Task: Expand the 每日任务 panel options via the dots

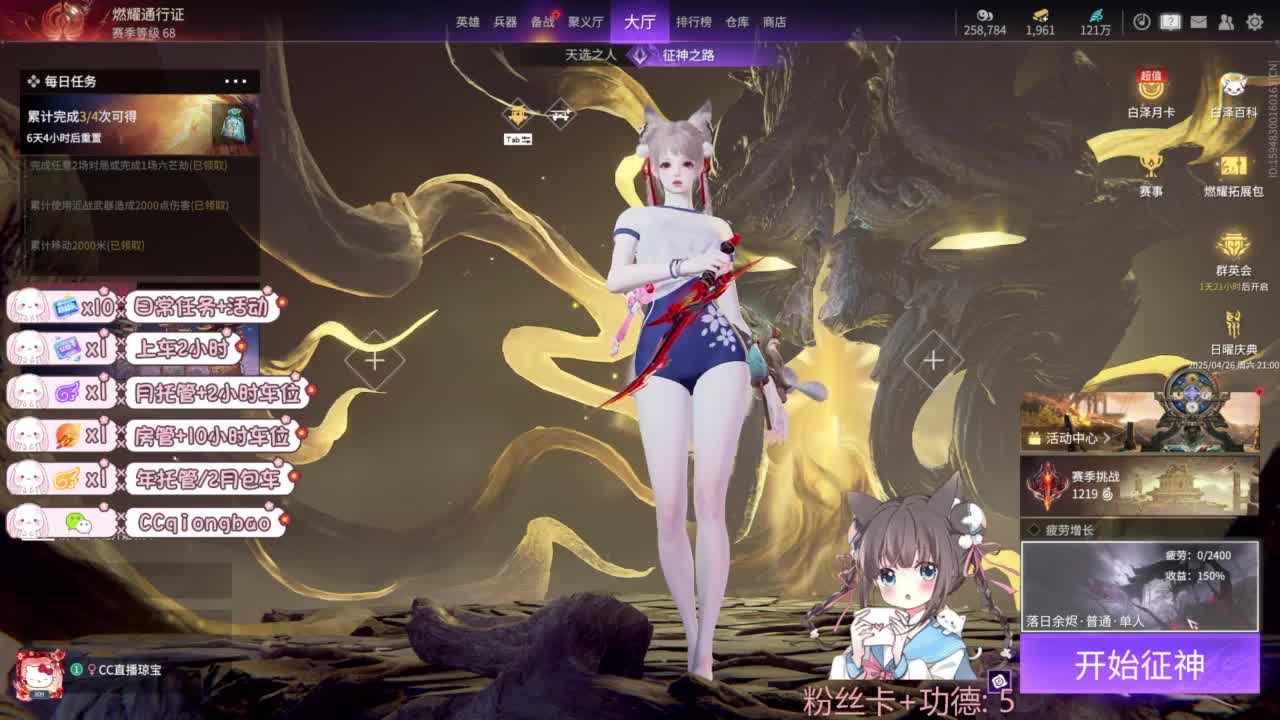Action: click(236, 80)
